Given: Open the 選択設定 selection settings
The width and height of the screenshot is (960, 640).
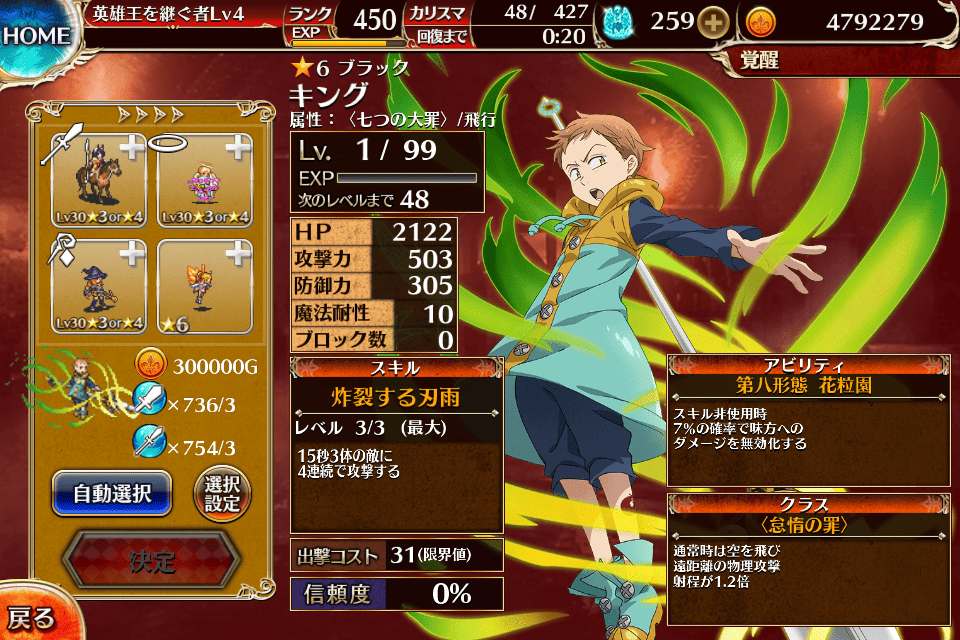Looking at the screenshot, I should pyautogui.click(x=222, y=493).
